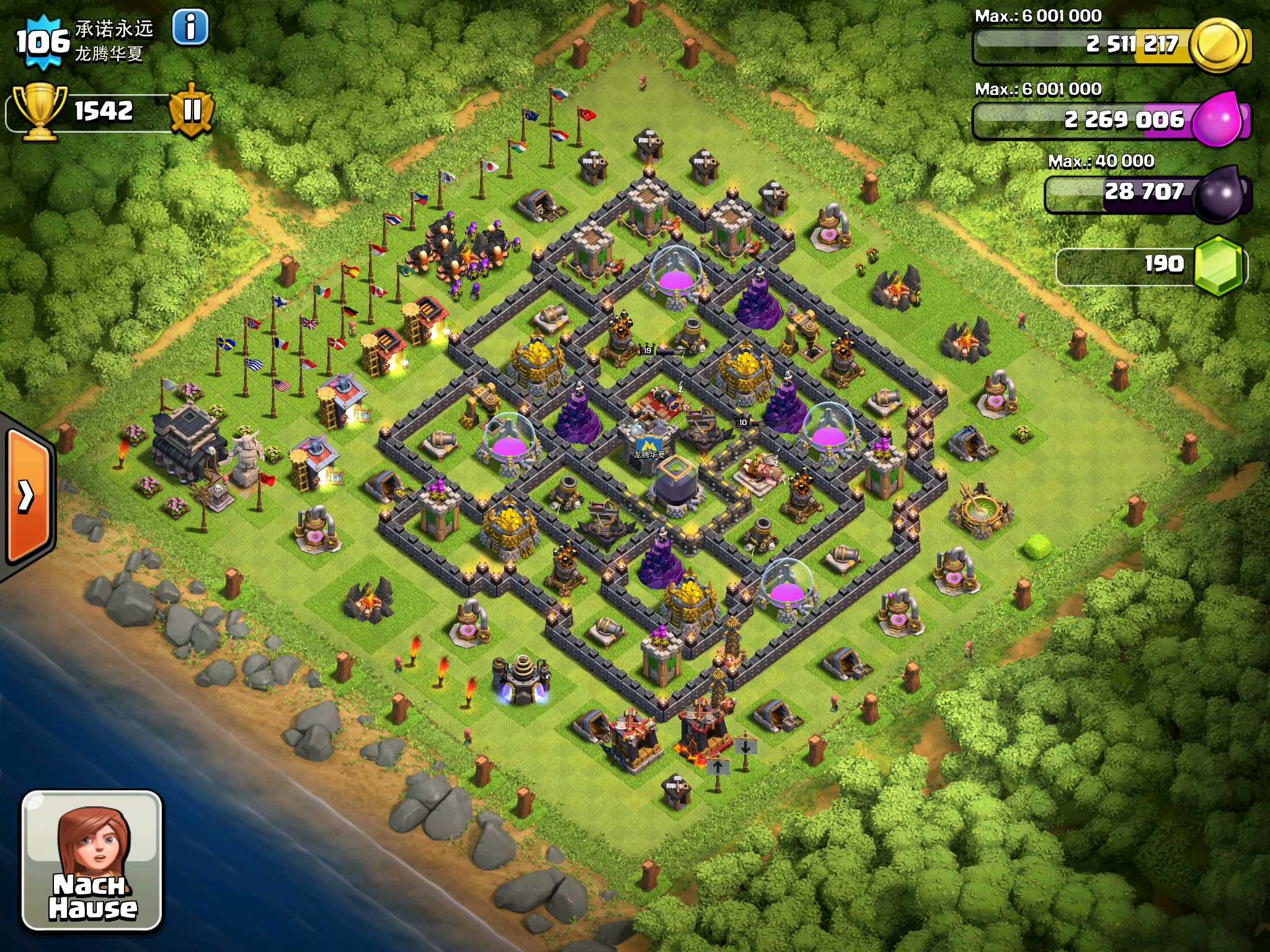This screenshot has height=952, width=1270.
Task: Tap the "Nach Hause" return home button
Action: point(92,860)
